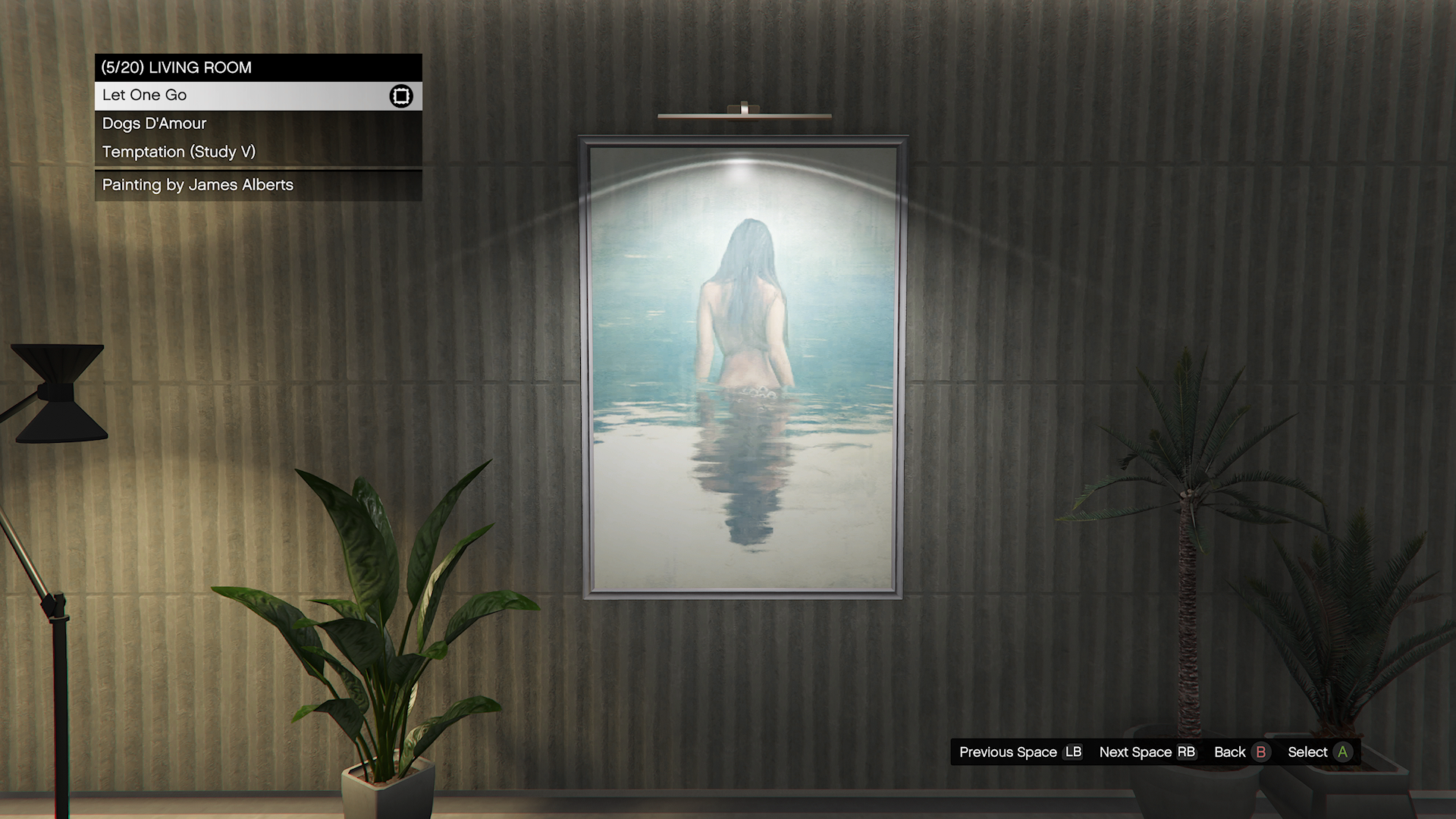Advance to the Next Space
The width and height of the screenshot is (1456, 819).
(1147, 752)
